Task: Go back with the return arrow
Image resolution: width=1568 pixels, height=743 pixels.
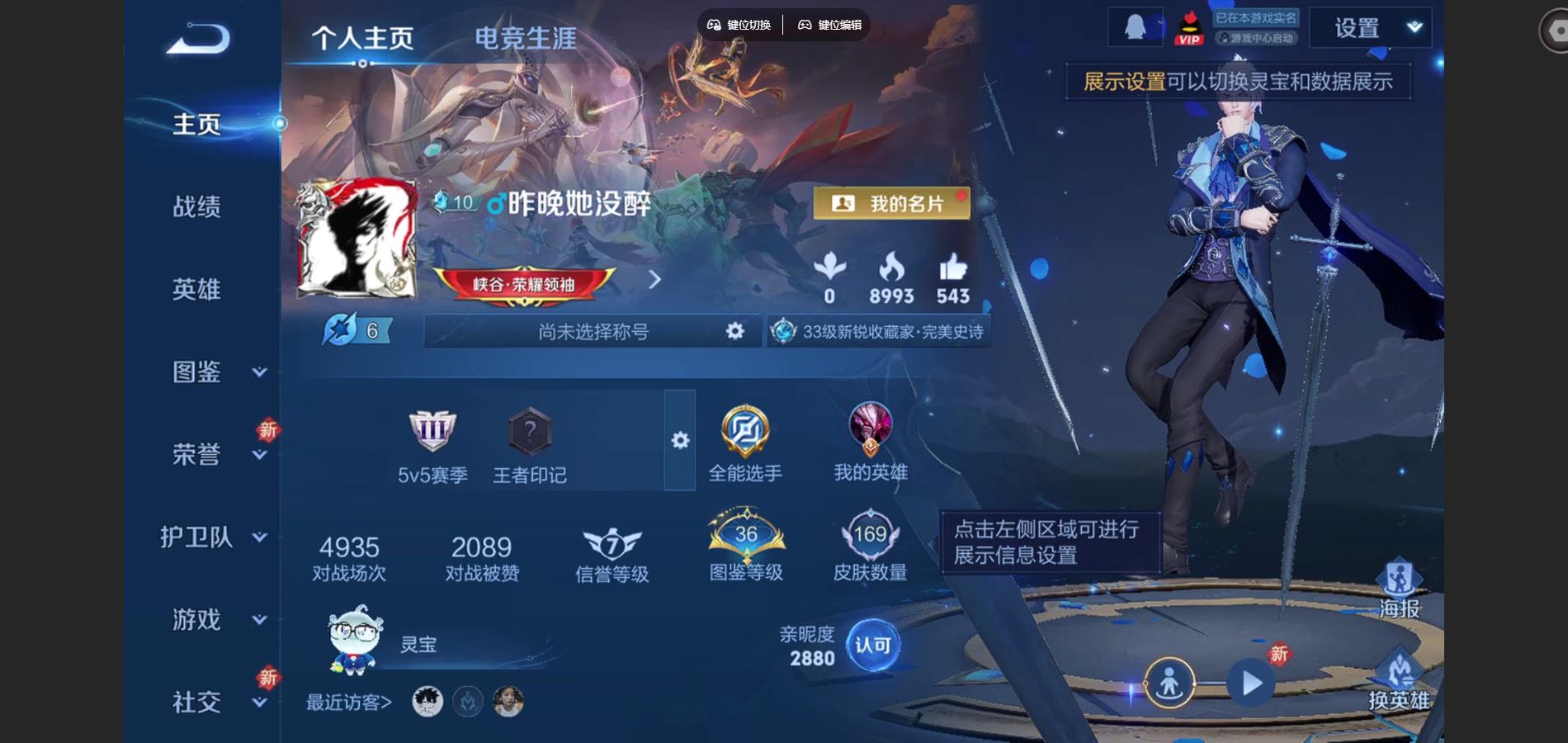Action: [x=198, y=39]
